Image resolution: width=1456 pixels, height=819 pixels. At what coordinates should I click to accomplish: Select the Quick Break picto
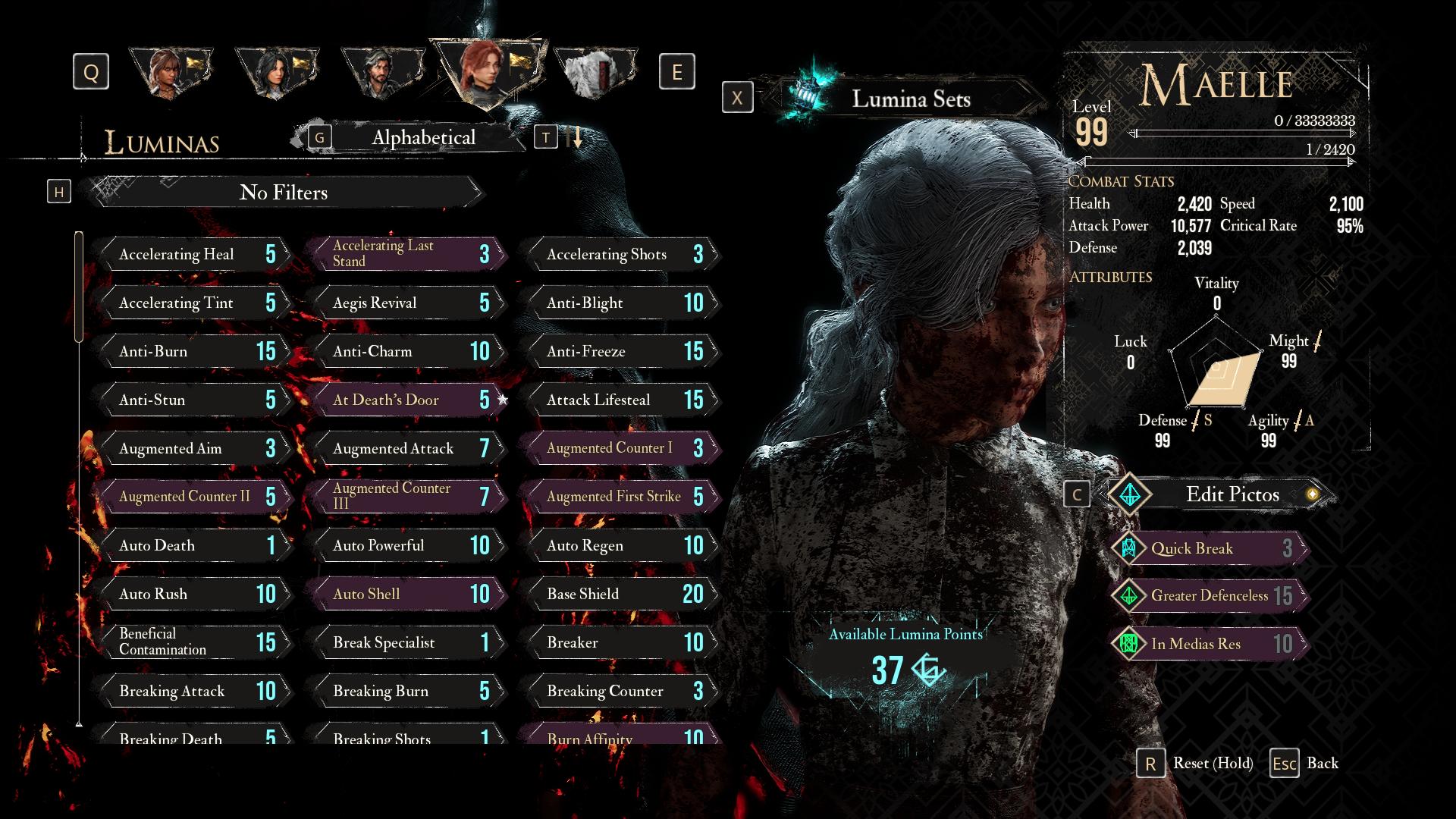click(1210, 548)
